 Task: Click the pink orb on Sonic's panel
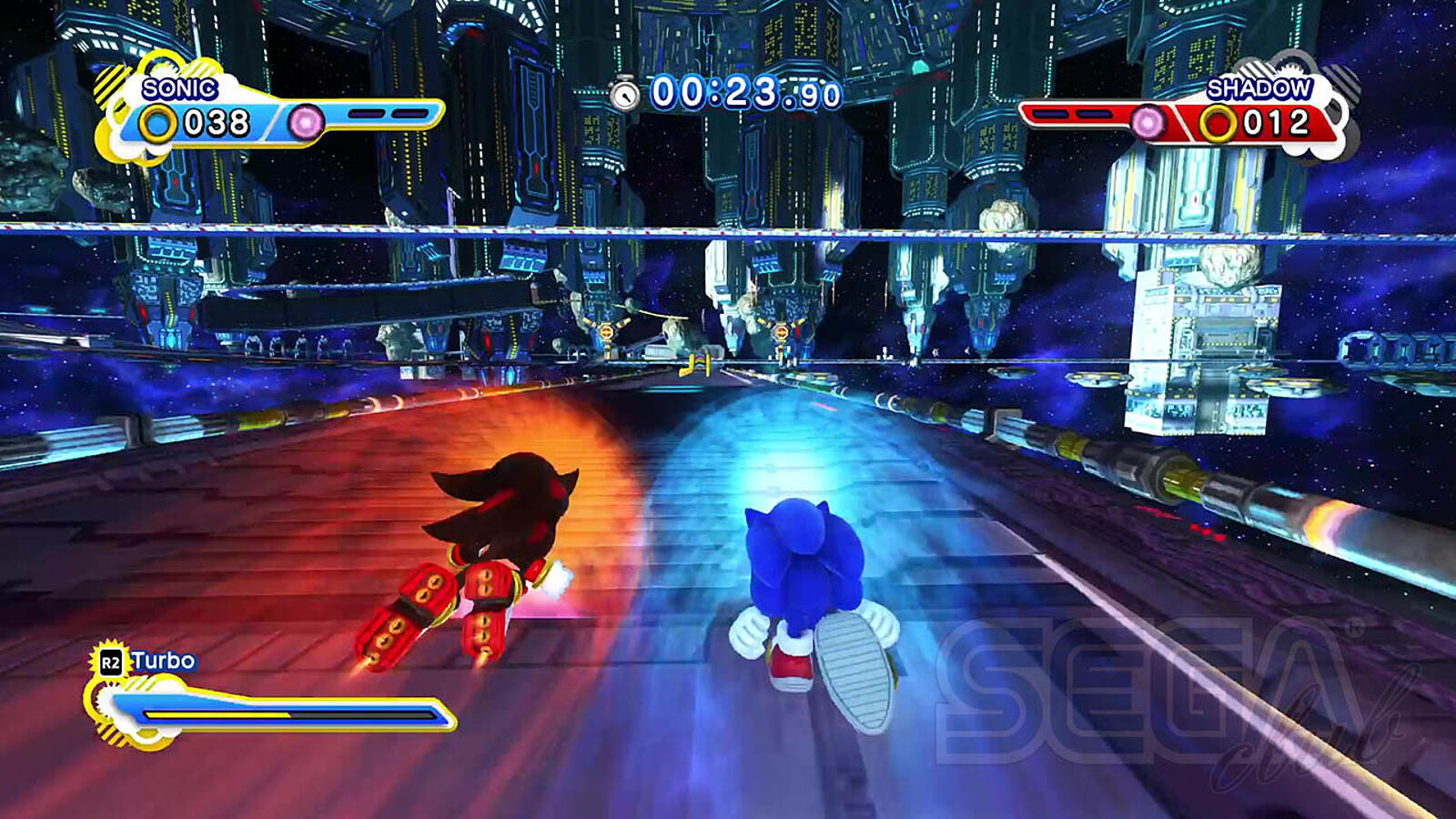pyautogui.click(x=306, y=122)
